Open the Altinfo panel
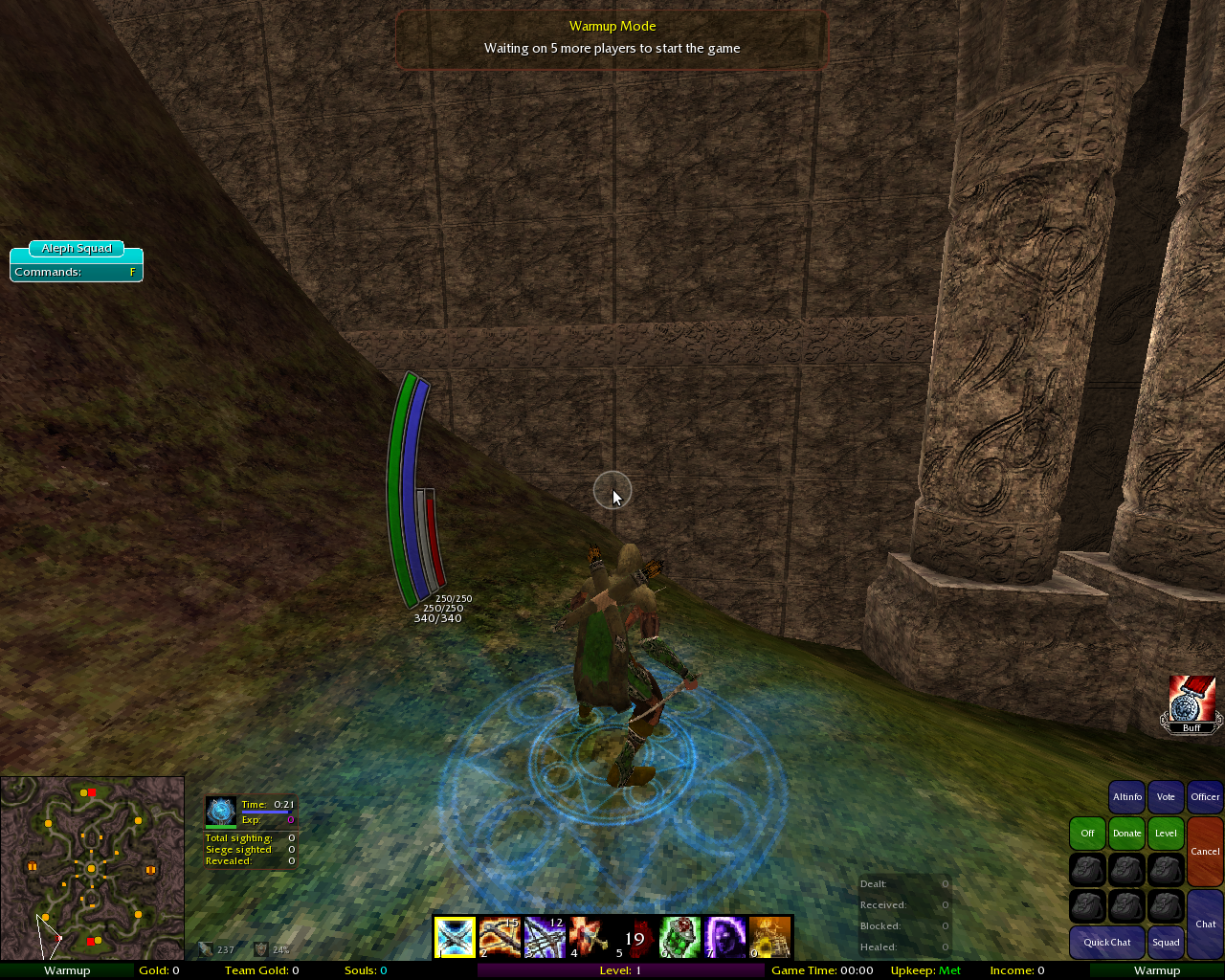Image resolution: width=1225 pixels, height=980 pixels. [x=1126, y=796]
